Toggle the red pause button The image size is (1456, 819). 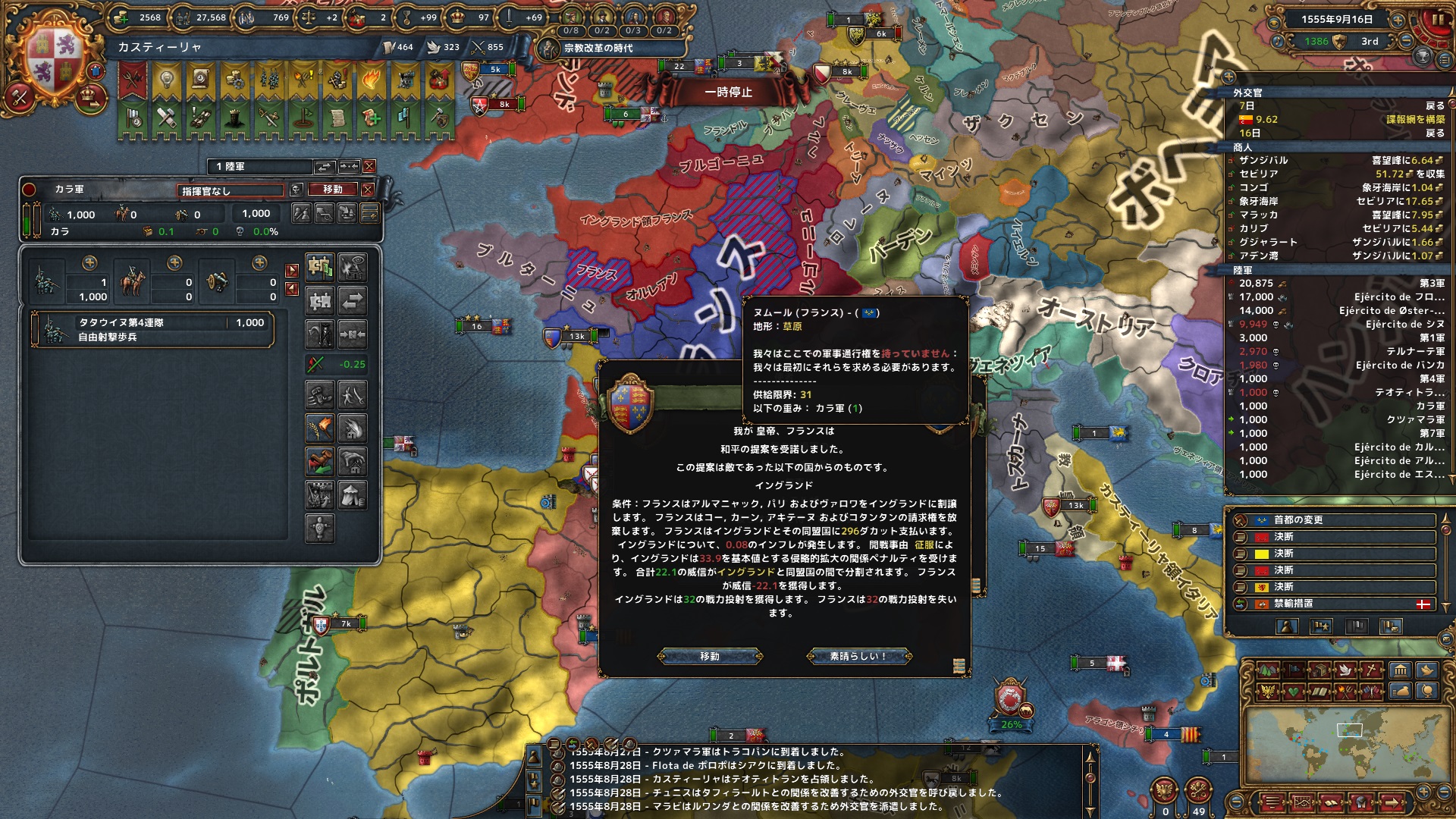(1436, 20)
